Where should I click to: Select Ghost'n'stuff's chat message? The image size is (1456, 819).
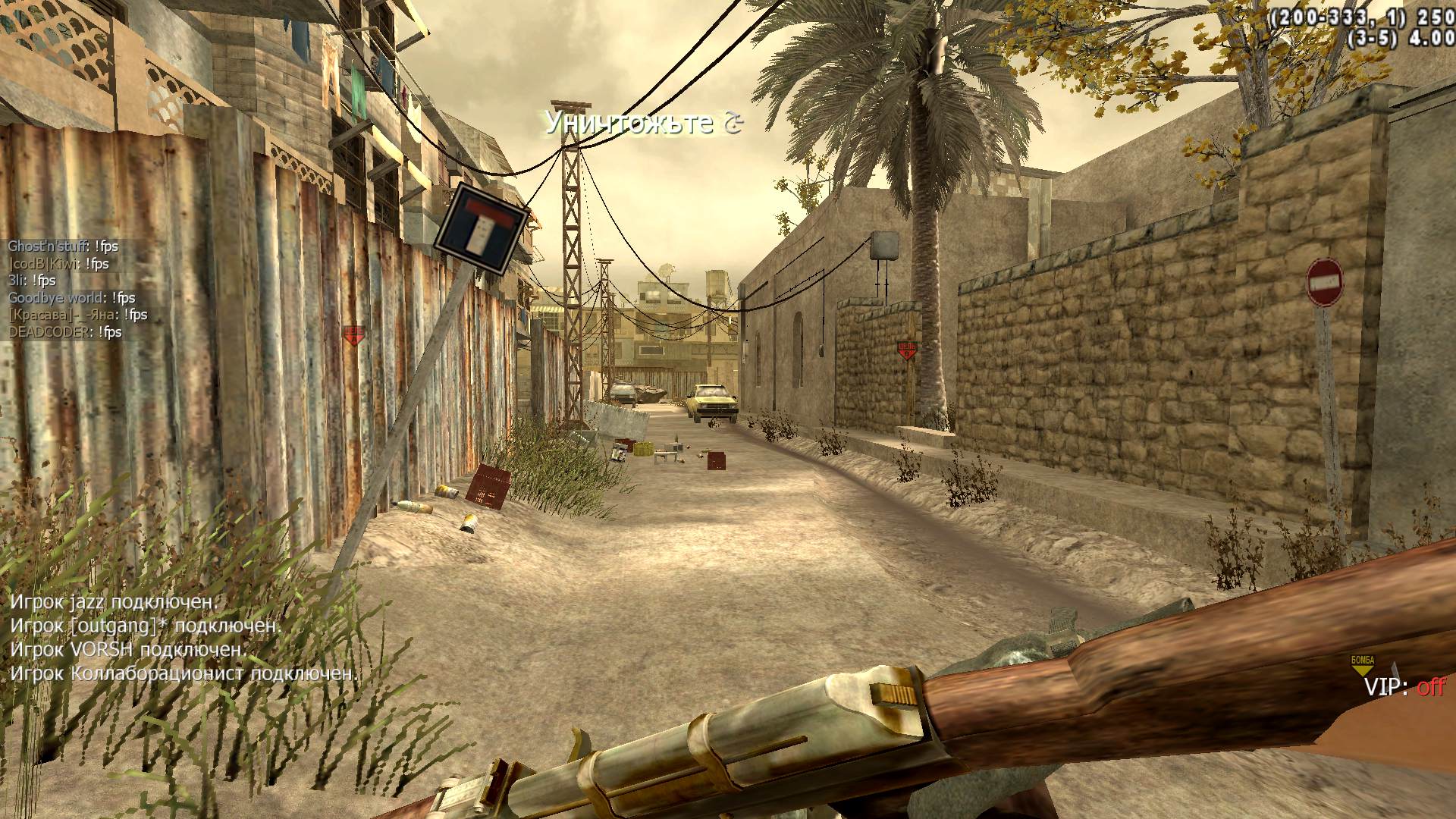pos(63,246)
